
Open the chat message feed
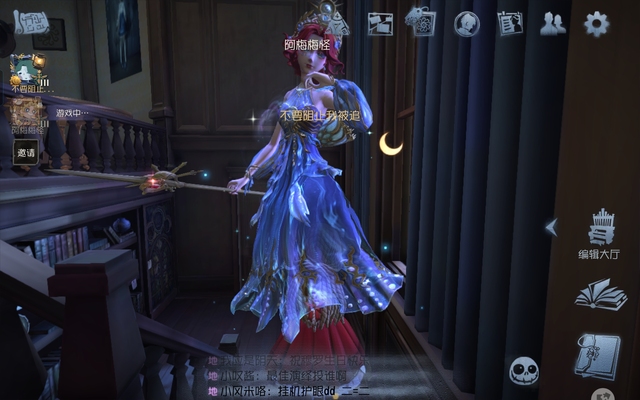290,375
